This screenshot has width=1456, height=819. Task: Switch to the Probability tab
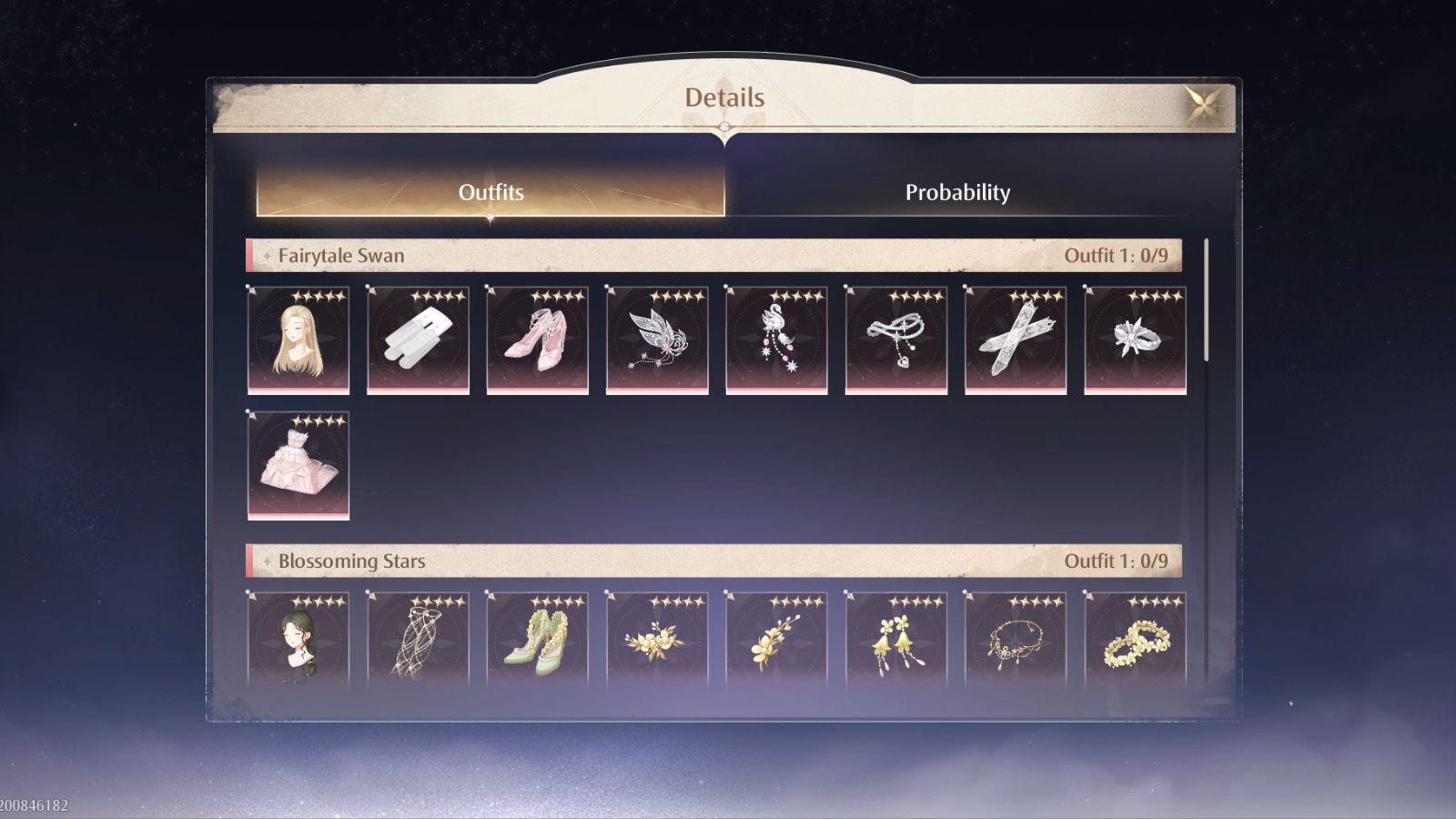(957, 192)
